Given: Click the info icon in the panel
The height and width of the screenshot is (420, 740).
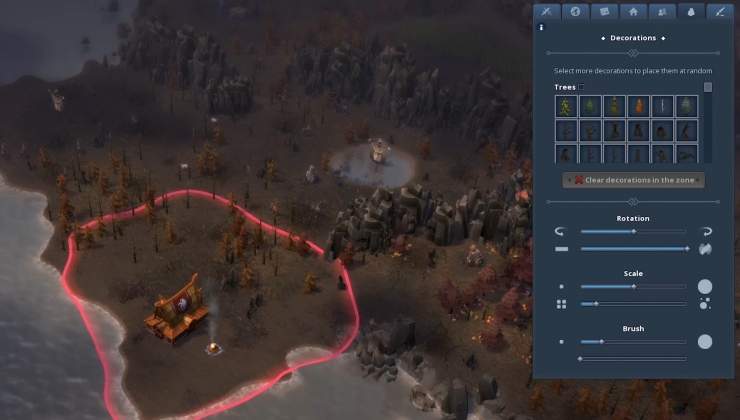Looking at the screenshot, I should pyautogui.click(x=541, y=28).
